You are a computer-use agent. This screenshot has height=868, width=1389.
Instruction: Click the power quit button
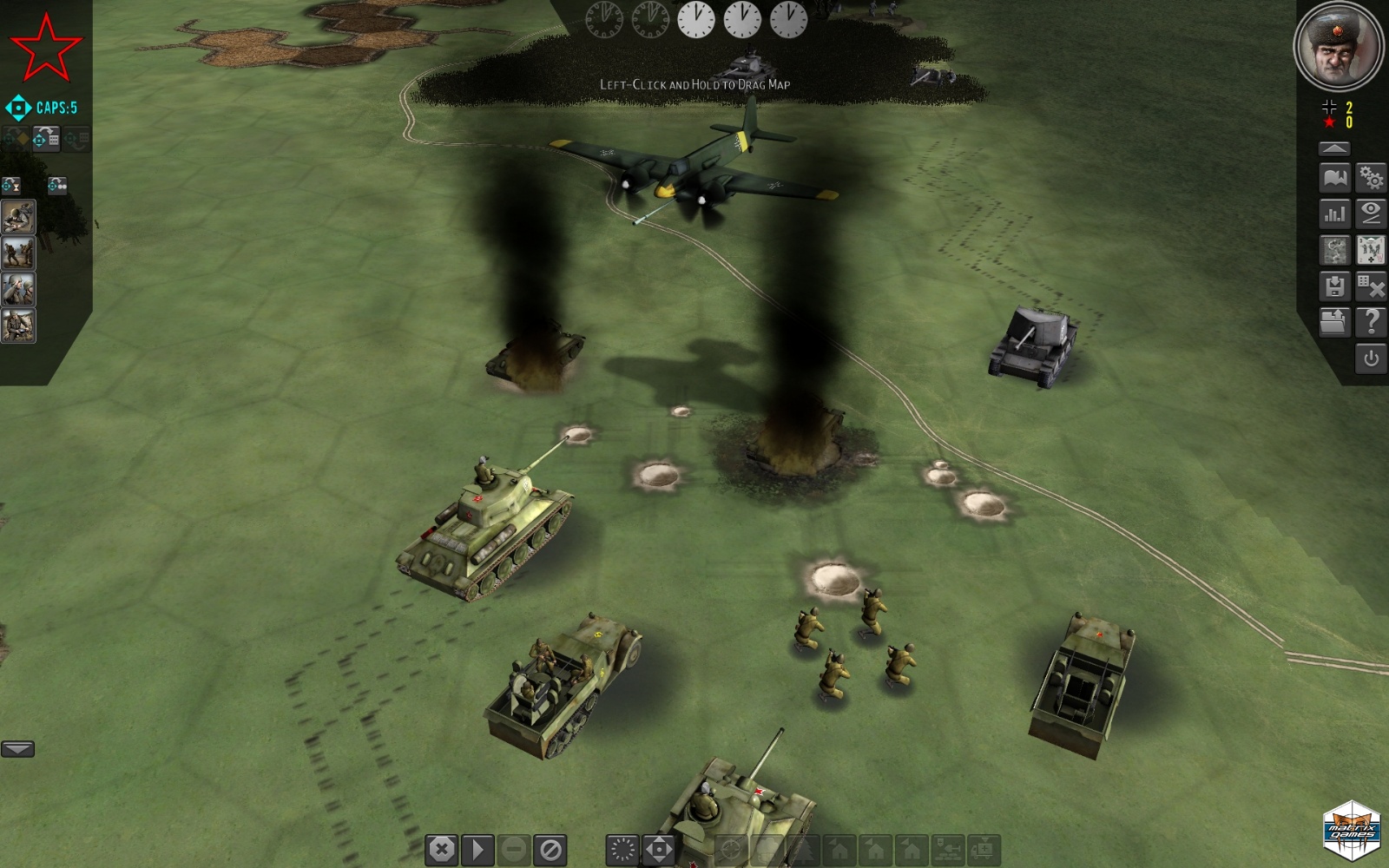pos(1371,358)
